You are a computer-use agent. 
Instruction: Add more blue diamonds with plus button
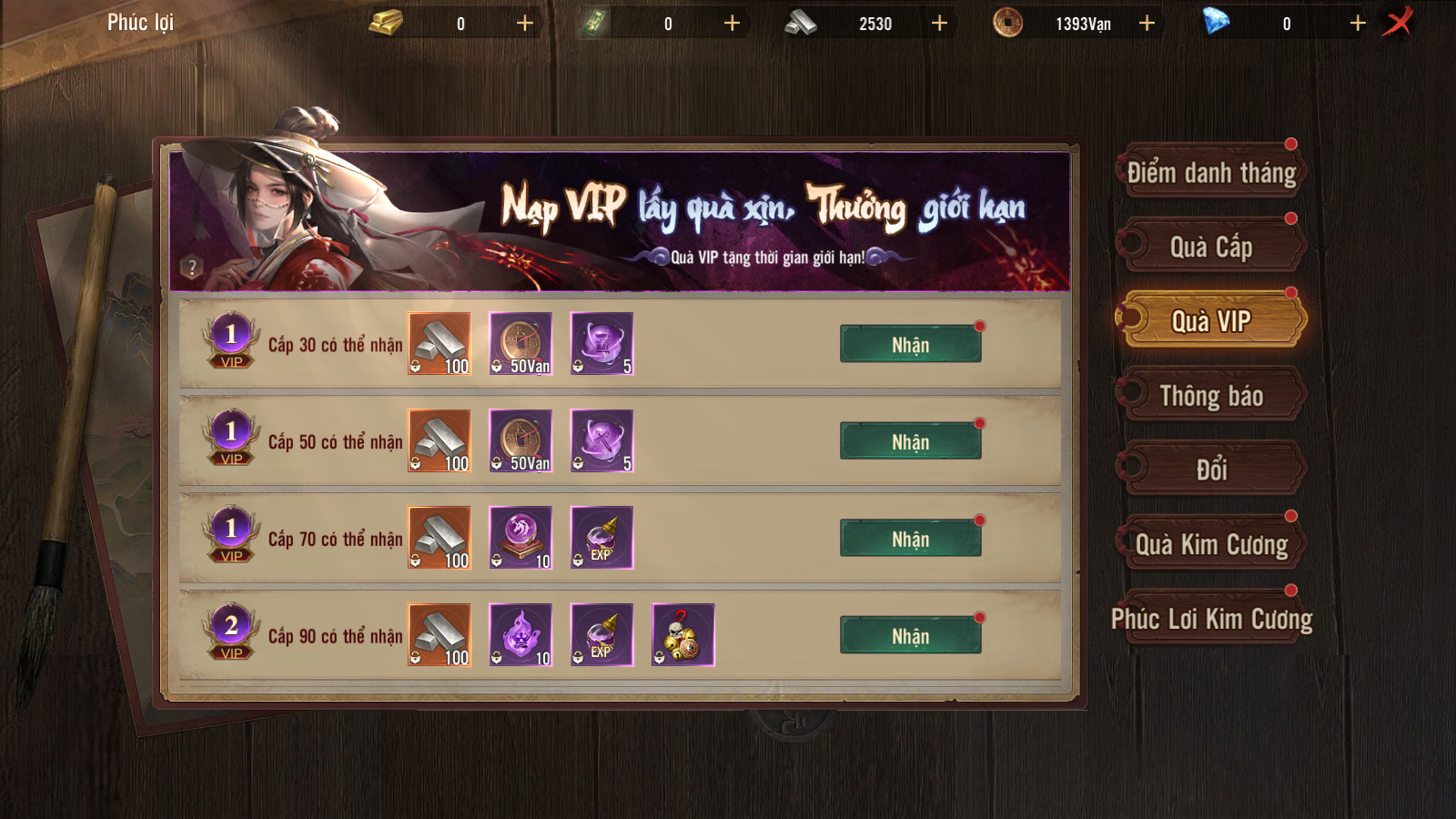coord(1358,23)
